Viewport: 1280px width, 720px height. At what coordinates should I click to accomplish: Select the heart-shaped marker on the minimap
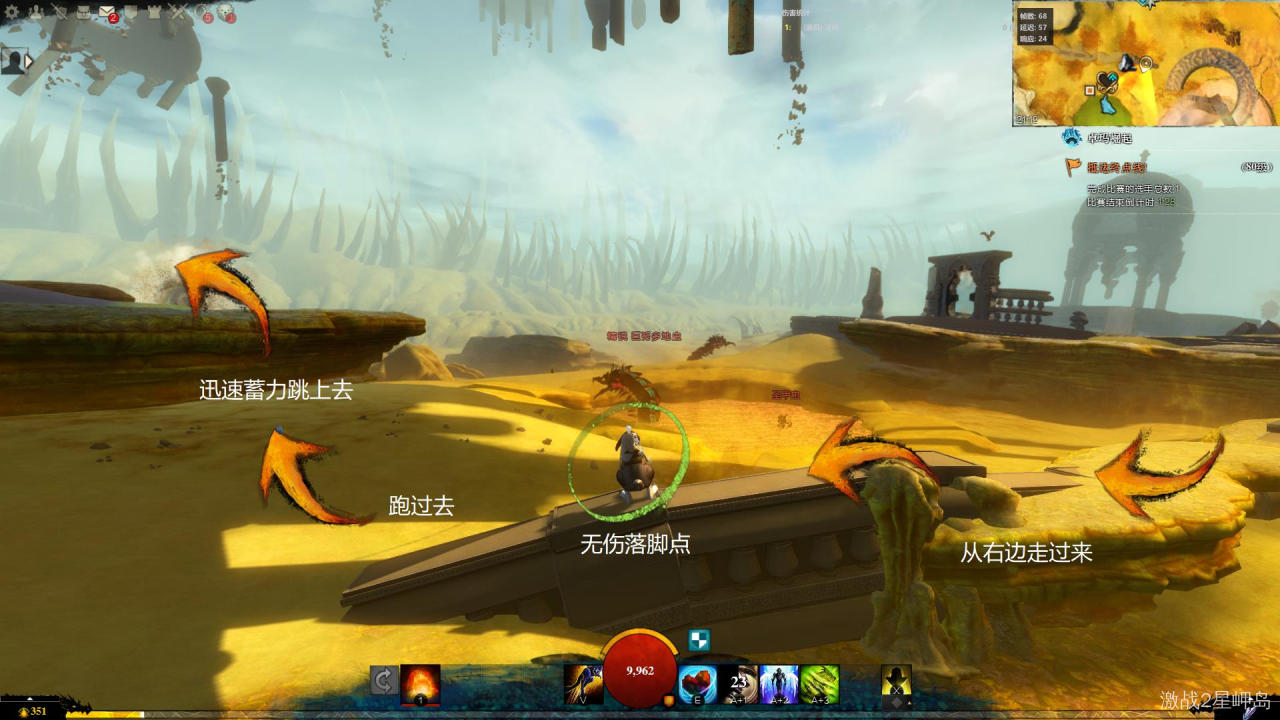1105,80
